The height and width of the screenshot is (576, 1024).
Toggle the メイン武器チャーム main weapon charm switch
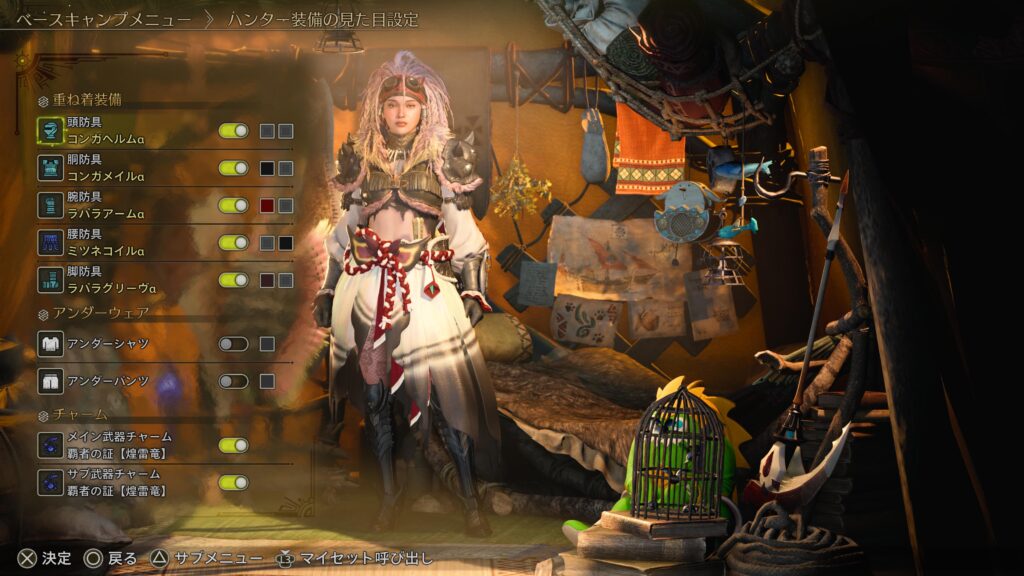(233, 445)
